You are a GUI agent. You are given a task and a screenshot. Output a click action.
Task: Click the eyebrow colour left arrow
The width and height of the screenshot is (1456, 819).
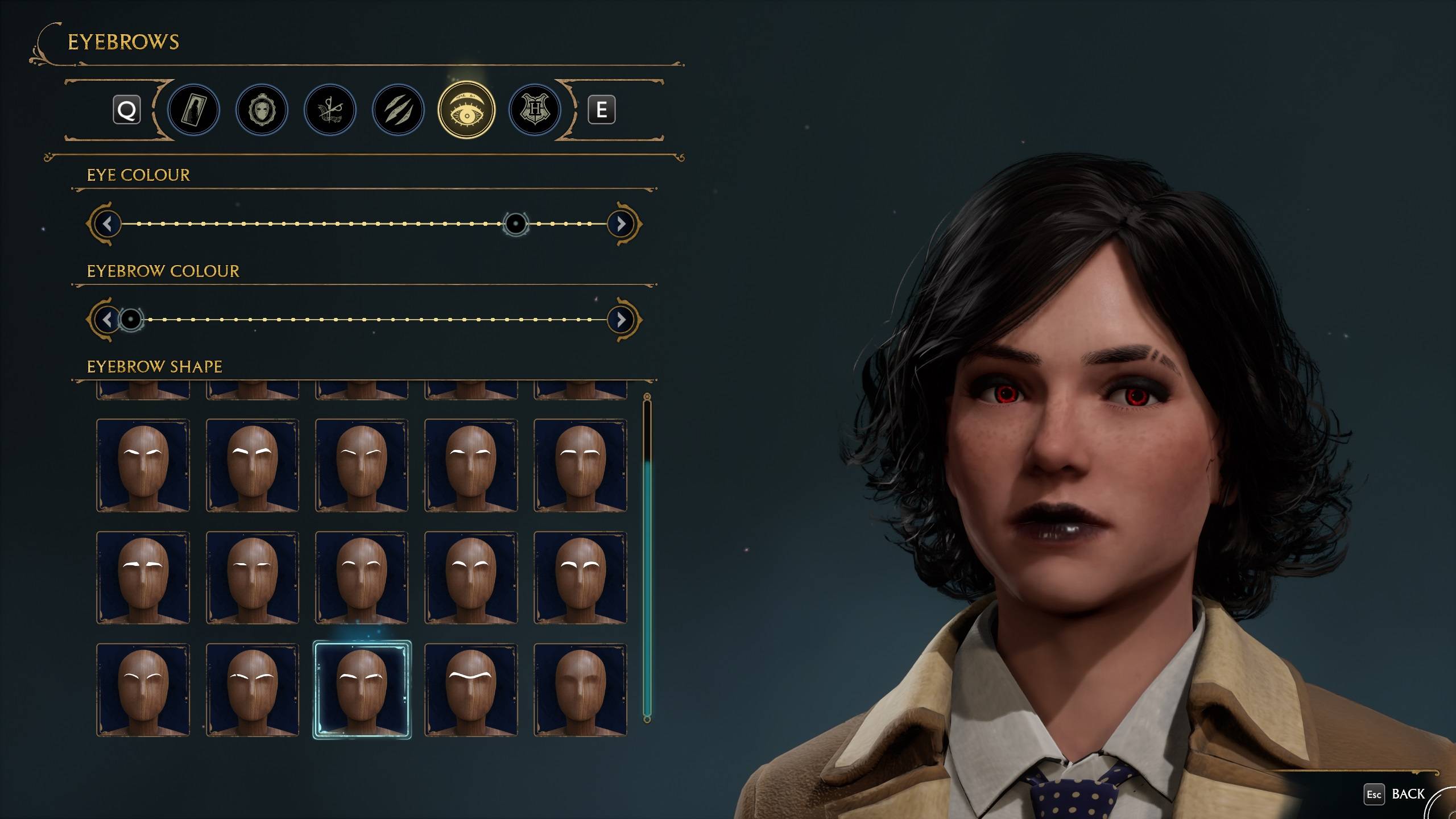click(108, 320)
